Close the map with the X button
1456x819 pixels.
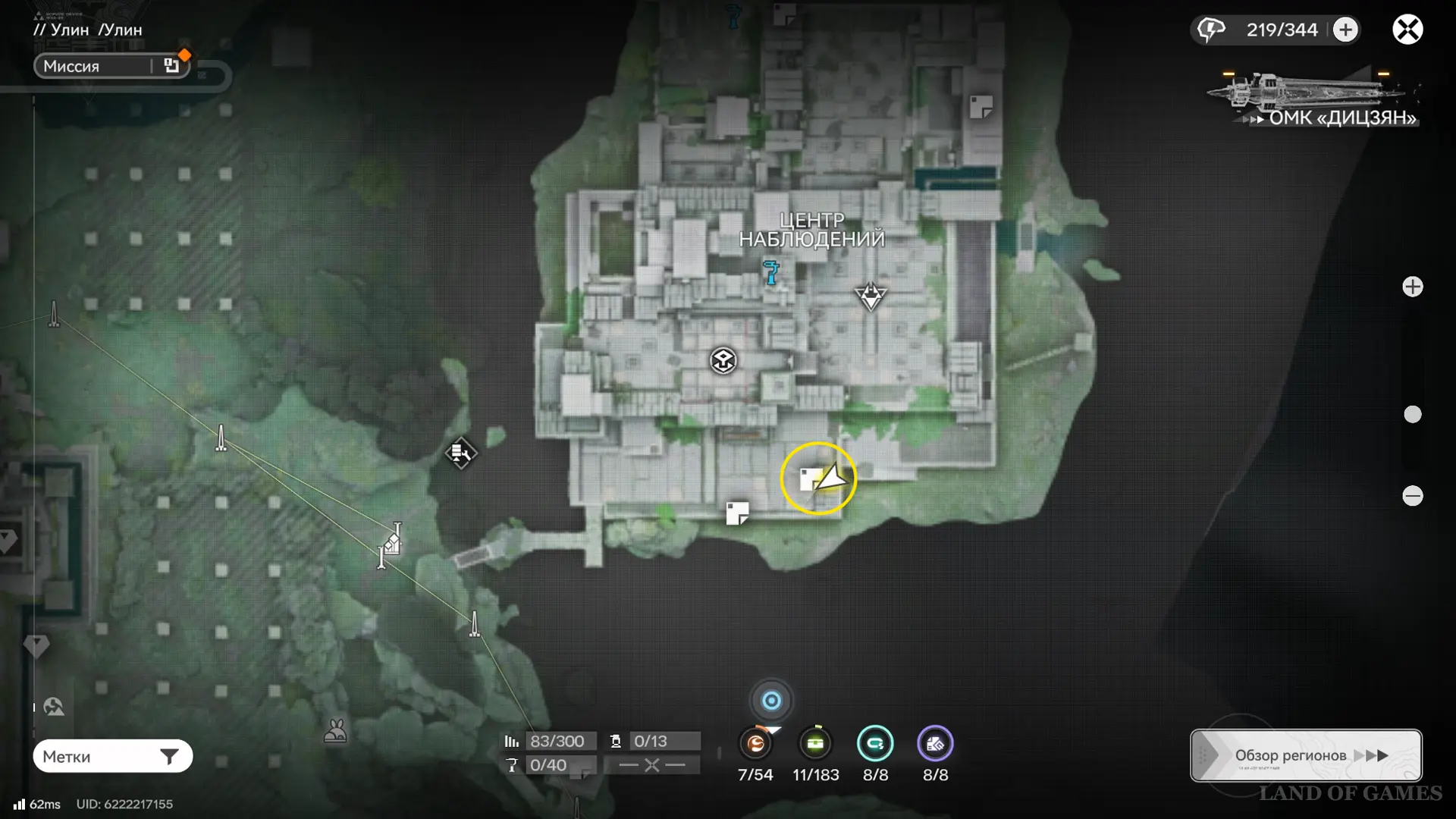(x=1407, y=30)
